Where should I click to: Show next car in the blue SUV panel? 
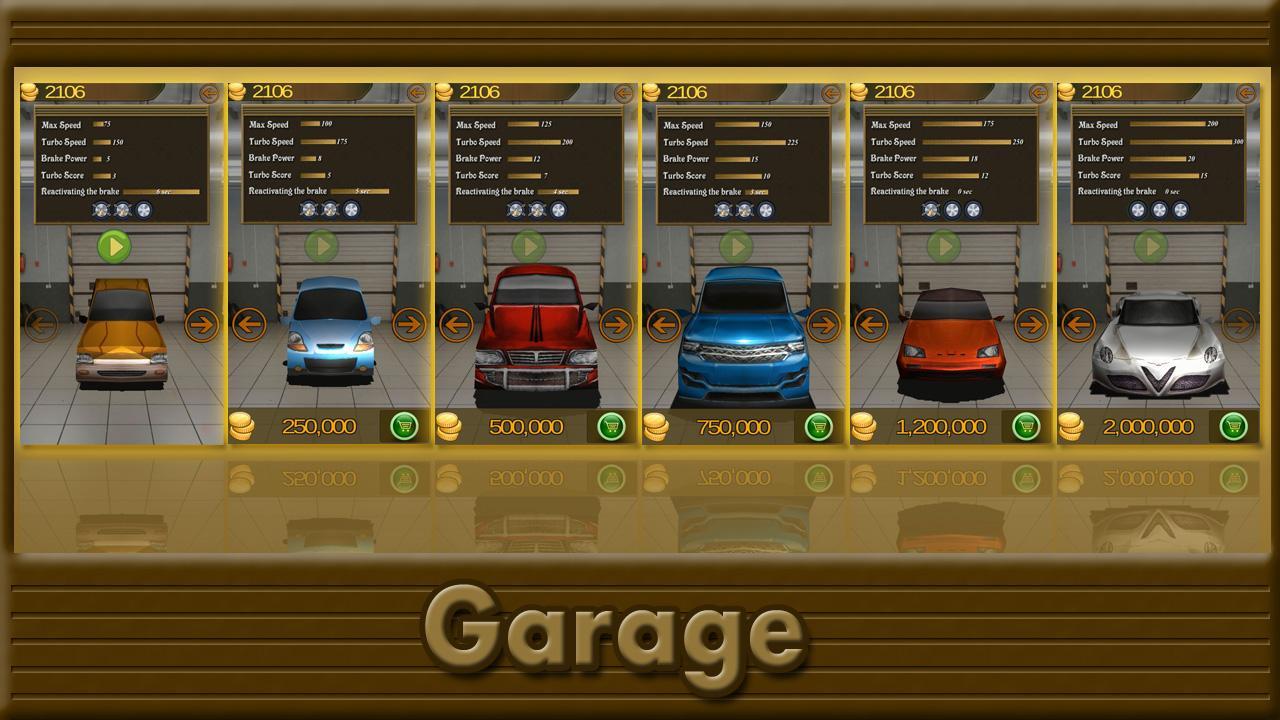coord(823,324)
